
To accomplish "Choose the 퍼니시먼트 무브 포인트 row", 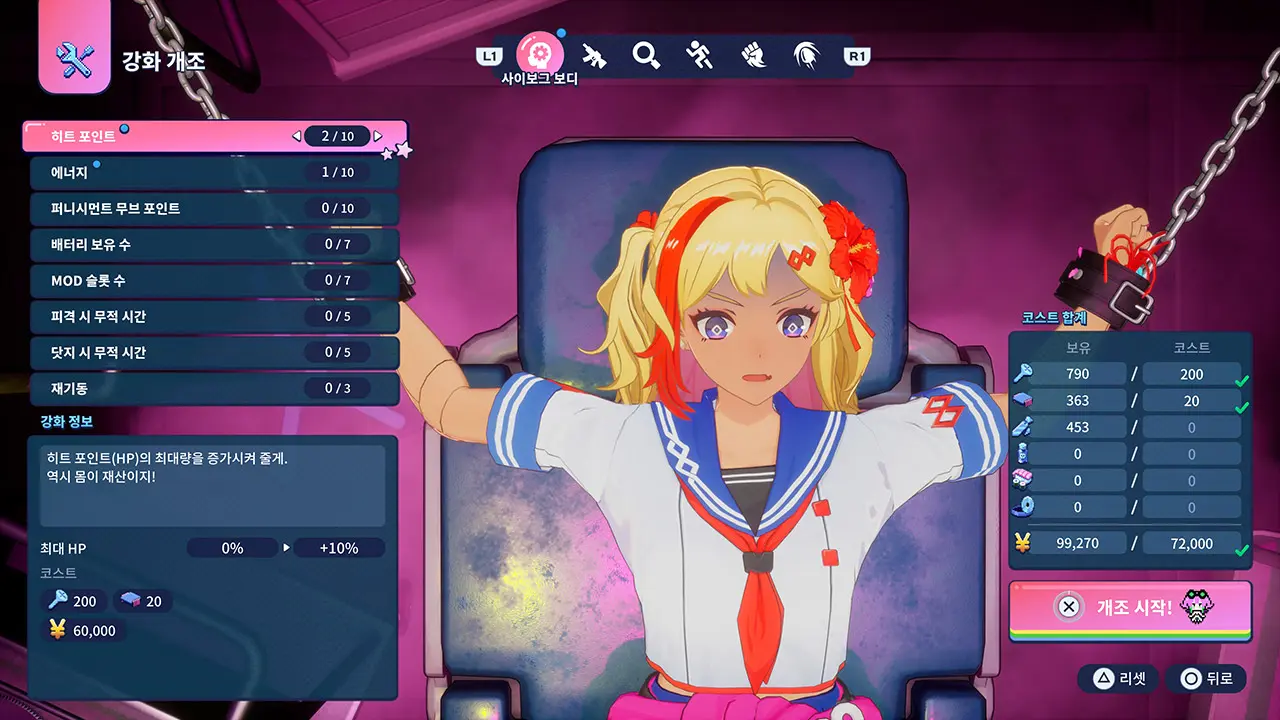I will [x=200, y=208].
